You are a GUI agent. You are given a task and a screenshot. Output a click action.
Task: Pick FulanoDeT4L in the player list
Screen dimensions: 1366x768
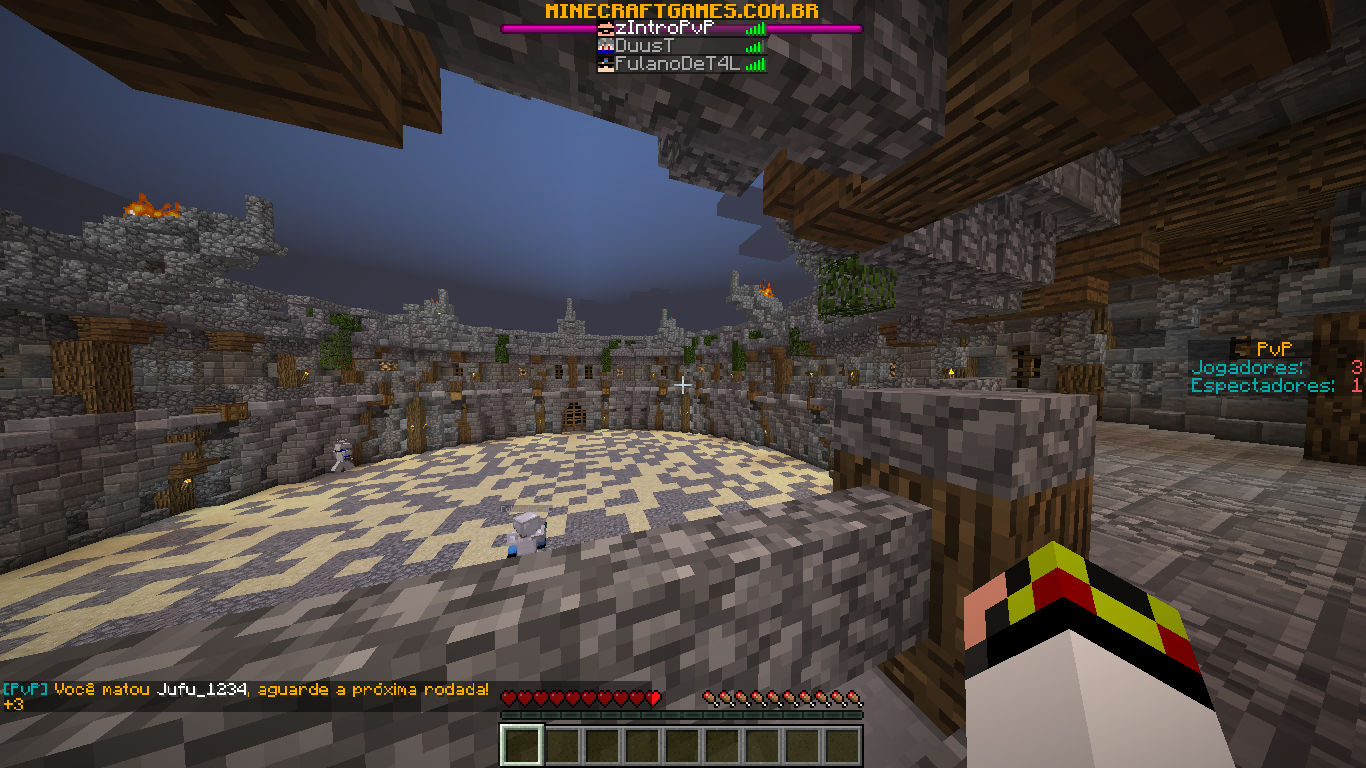675,63
